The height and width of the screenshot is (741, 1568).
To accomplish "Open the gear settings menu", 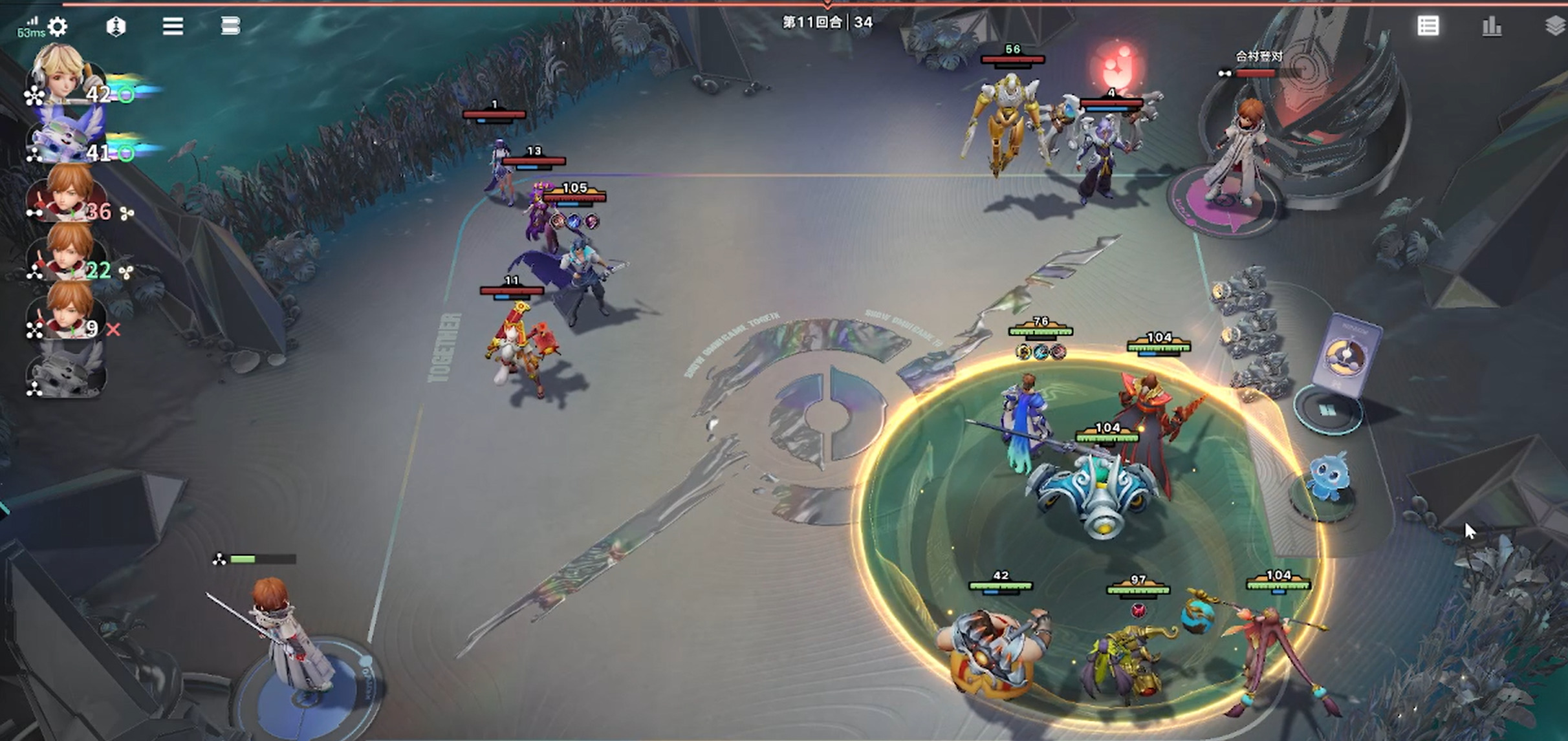I will click(58, 27).
